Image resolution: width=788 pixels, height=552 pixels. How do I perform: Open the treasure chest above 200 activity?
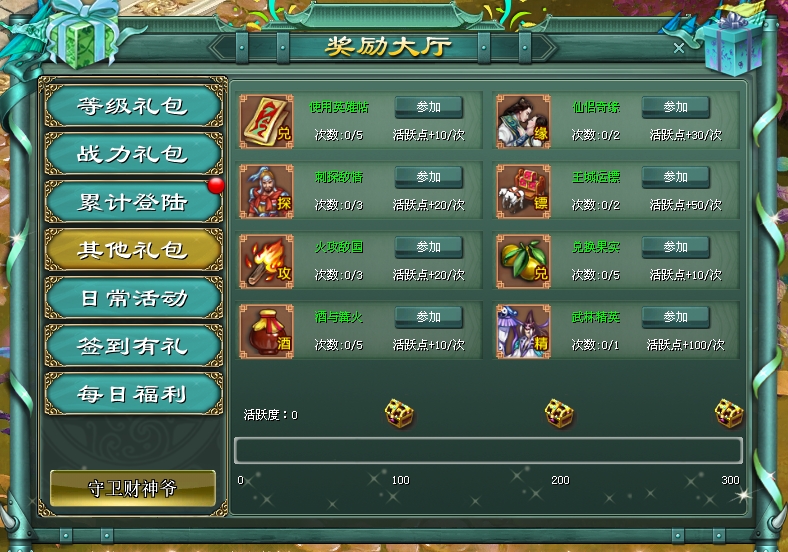tap(558, 412)
